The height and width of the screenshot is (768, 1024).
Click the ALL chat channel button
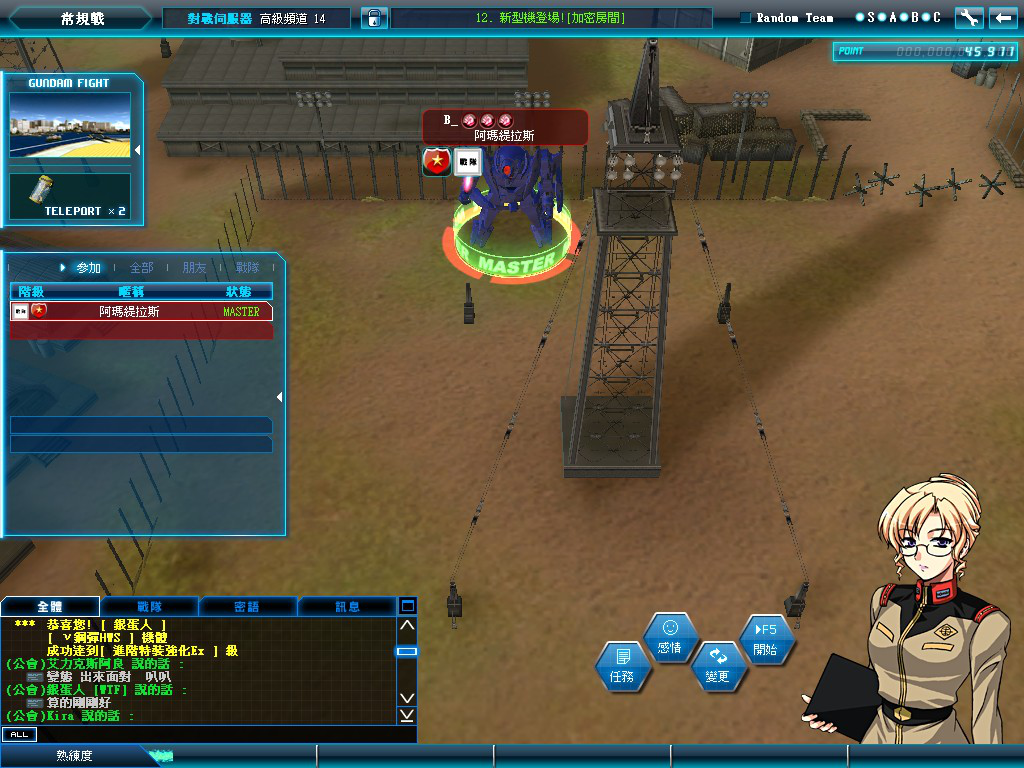(x=19, y=734)
